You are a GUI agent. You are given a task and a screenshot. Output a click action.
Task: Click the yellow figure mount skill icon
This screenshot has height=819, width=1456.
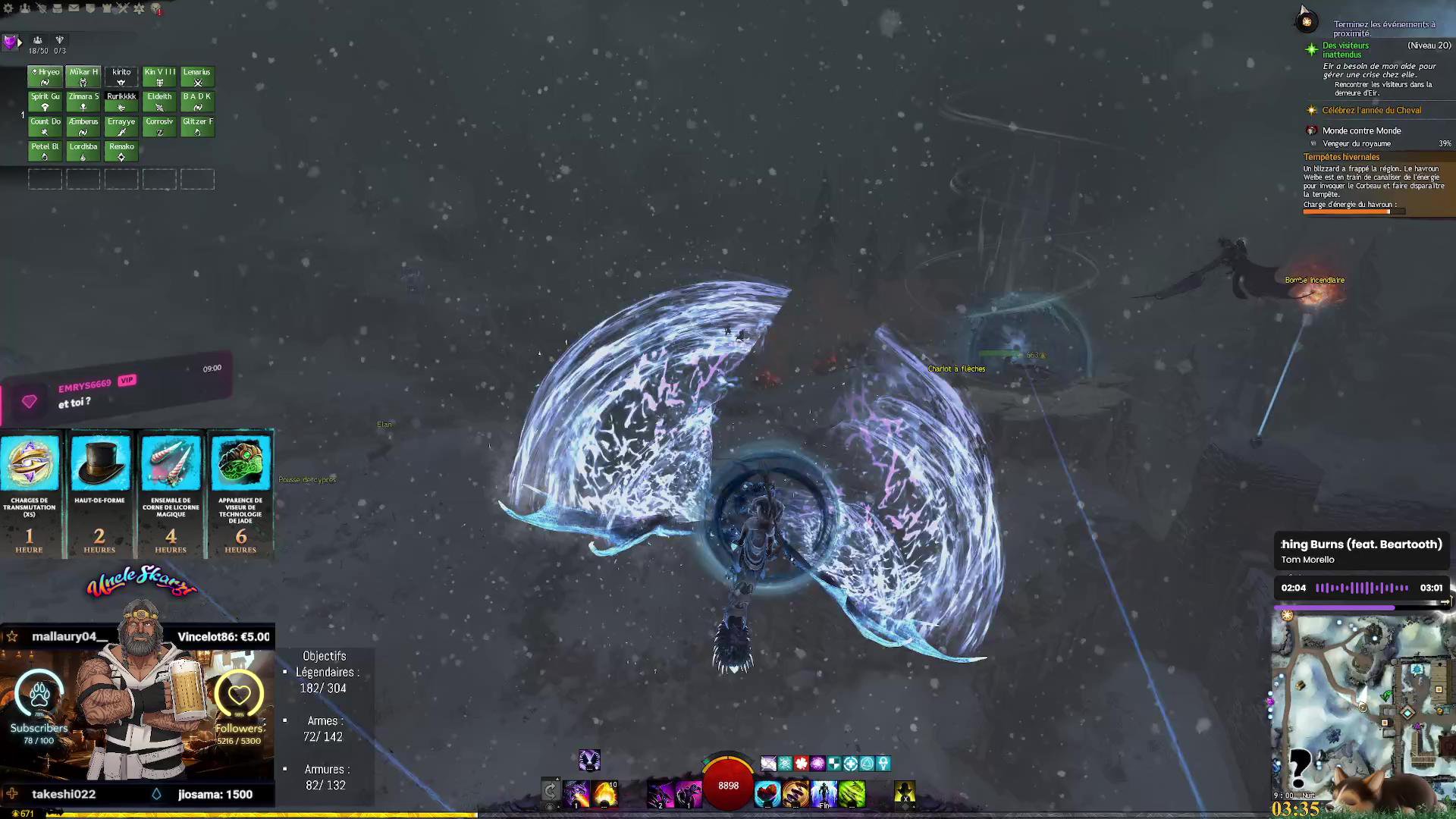coord(905,793)
